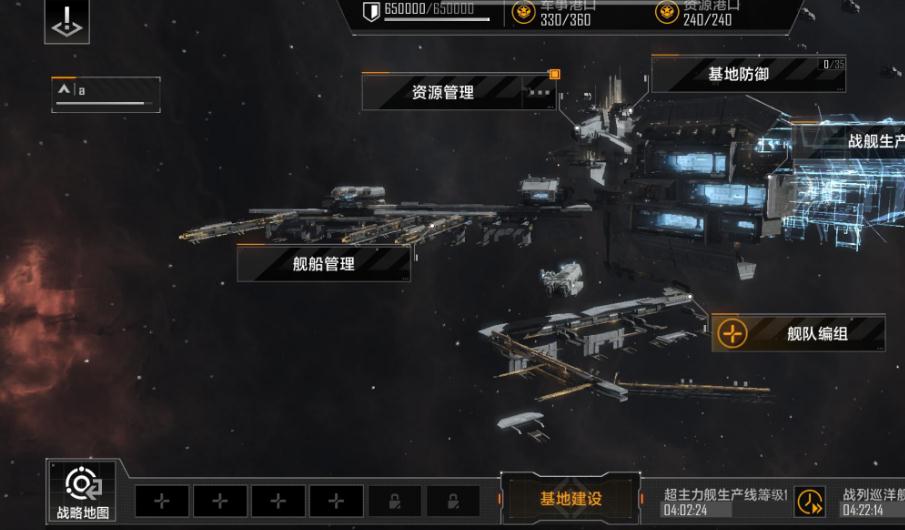Open the 资源管理 resource management panel
This screenshot has height=530, width=905.
click(x=443, y=92)
